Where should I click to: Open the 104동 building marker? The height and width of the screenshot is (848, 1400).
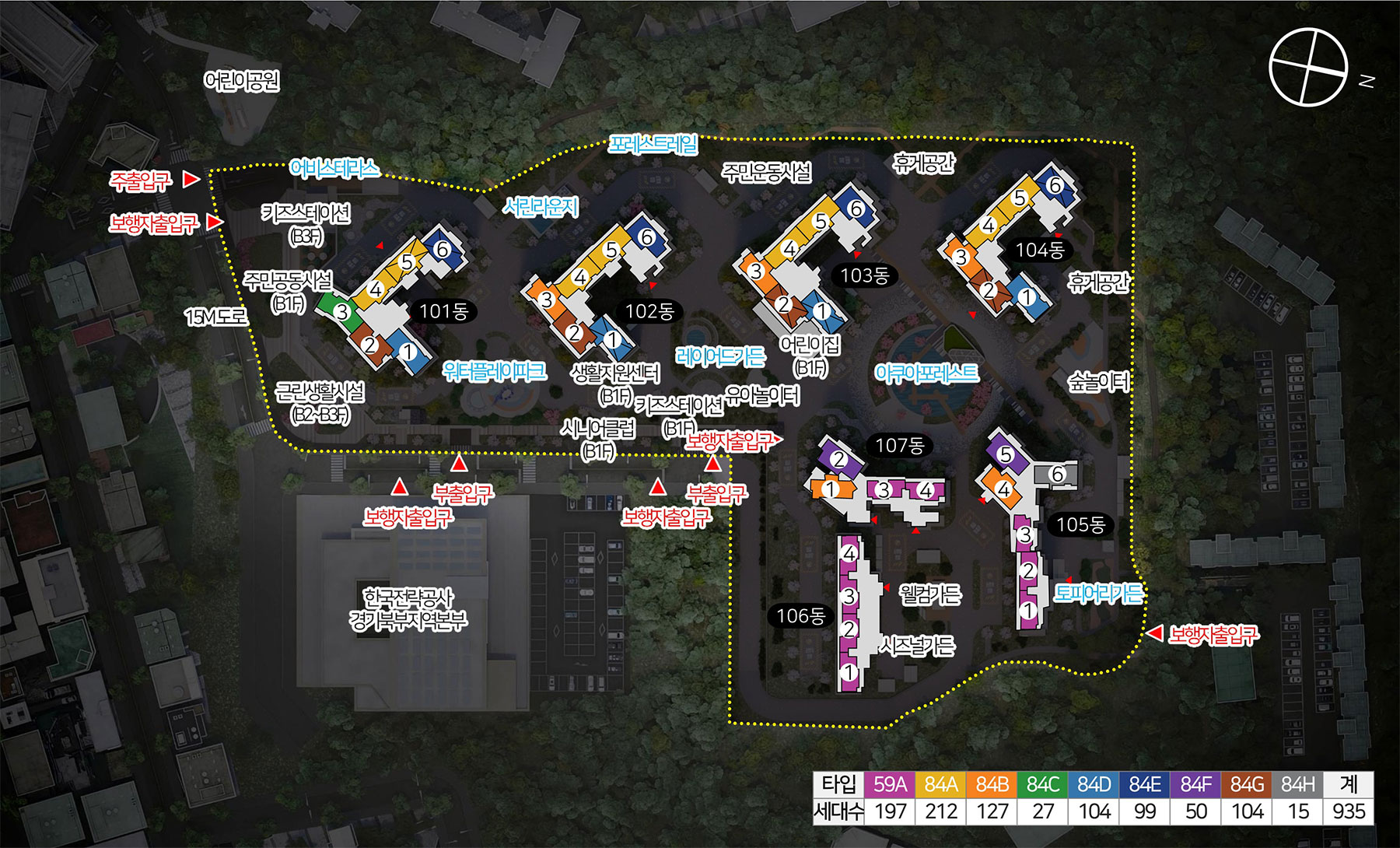(1040, 251)
